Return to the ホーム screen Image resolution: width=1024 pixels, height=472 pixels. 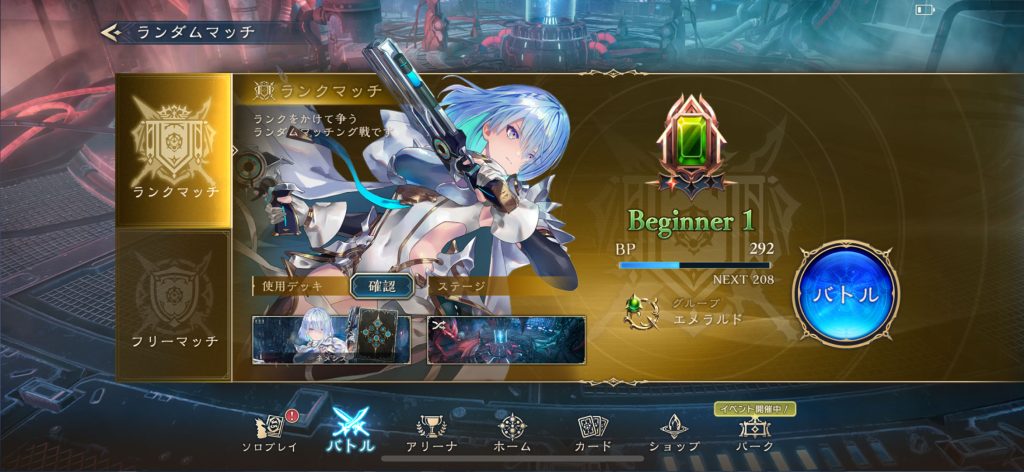click(x=512, y=433)
